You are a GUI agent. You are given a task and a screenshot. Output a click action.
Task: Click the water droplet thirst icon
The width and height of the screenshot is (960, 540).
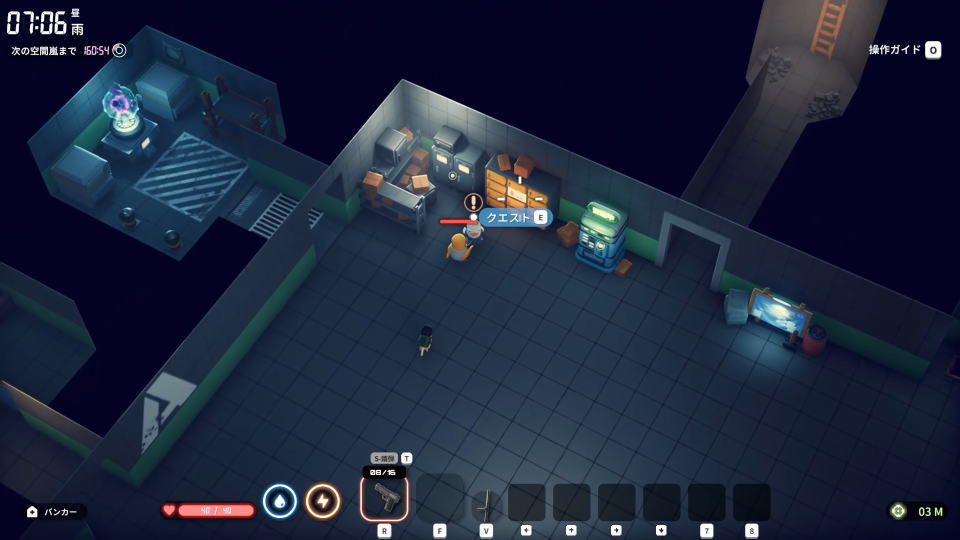click(279, 500)
